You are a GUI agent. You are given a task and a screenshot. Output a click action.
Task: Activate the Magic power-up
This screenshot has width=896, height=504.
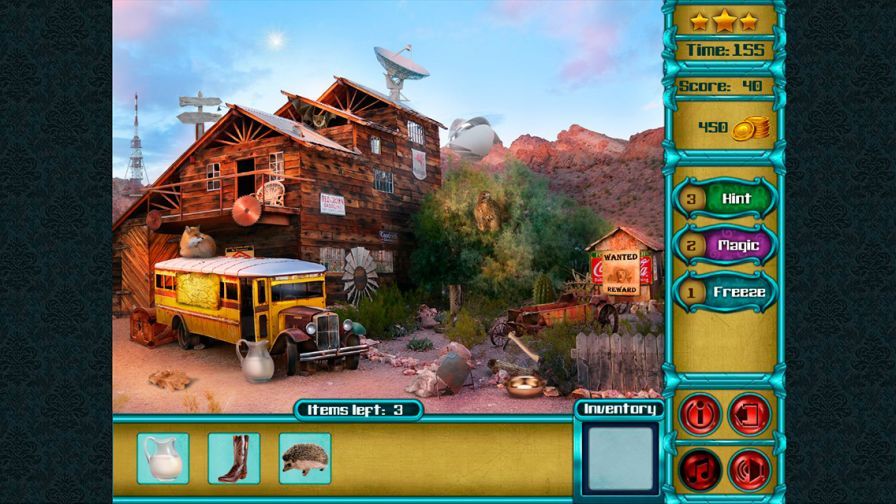pyautogui.click(x=737, y=245)
